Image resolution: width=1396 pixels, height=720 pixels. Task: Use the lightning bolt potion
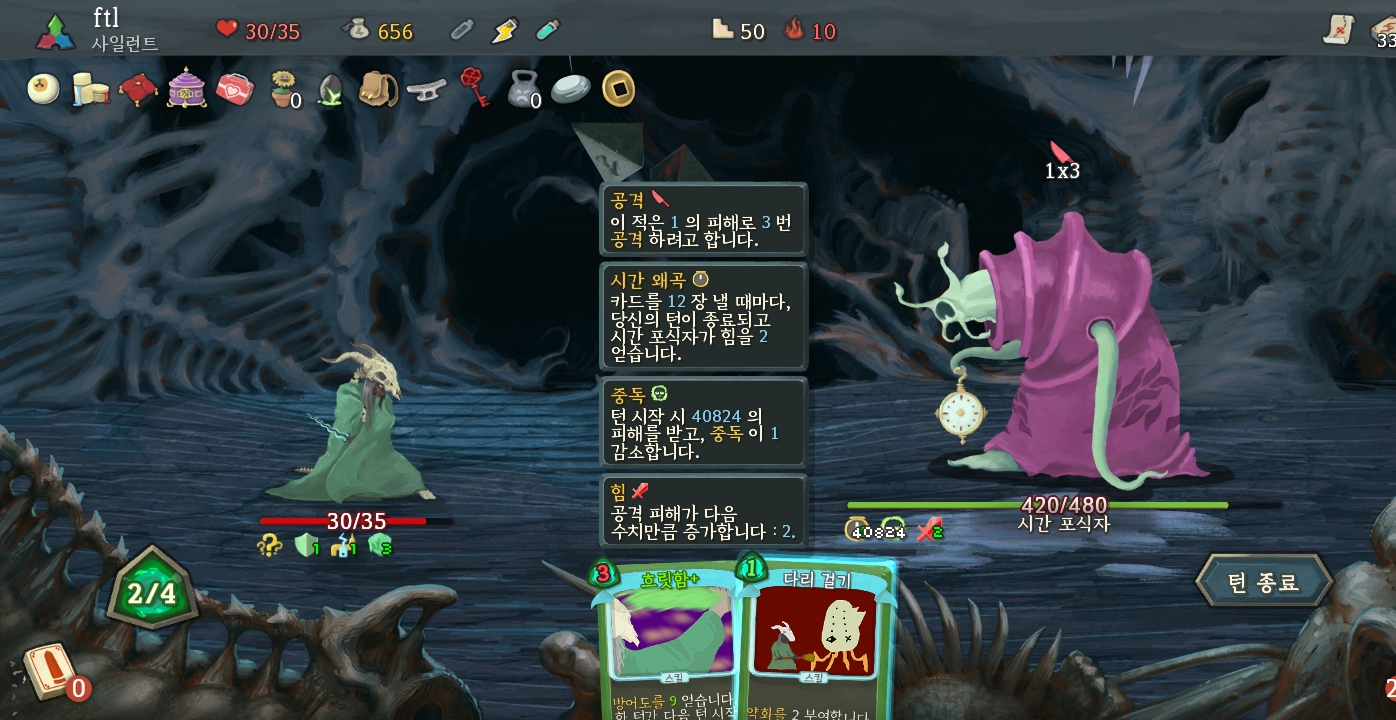504,31
